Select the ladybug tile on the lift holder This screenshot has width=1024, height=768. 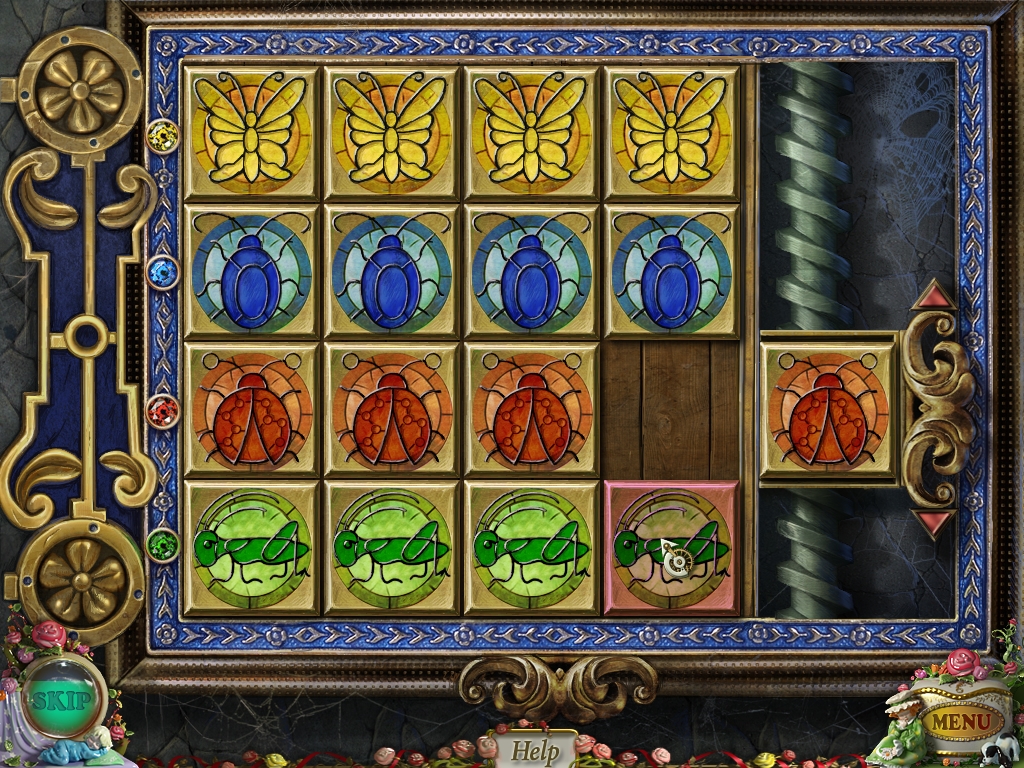(828, 409)
